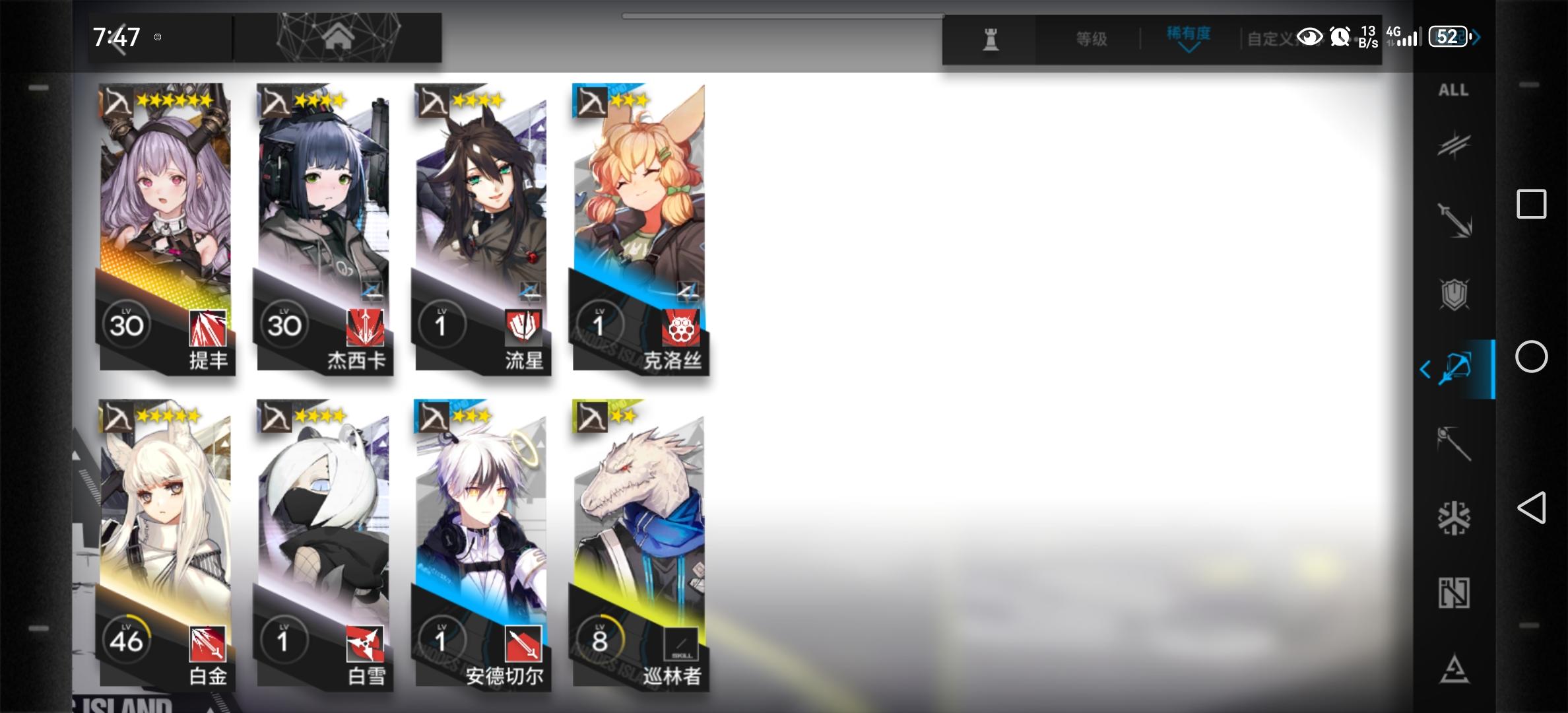
Task: Collapse Sniper filter via blue left chevron
Action: coord(1425,368)
